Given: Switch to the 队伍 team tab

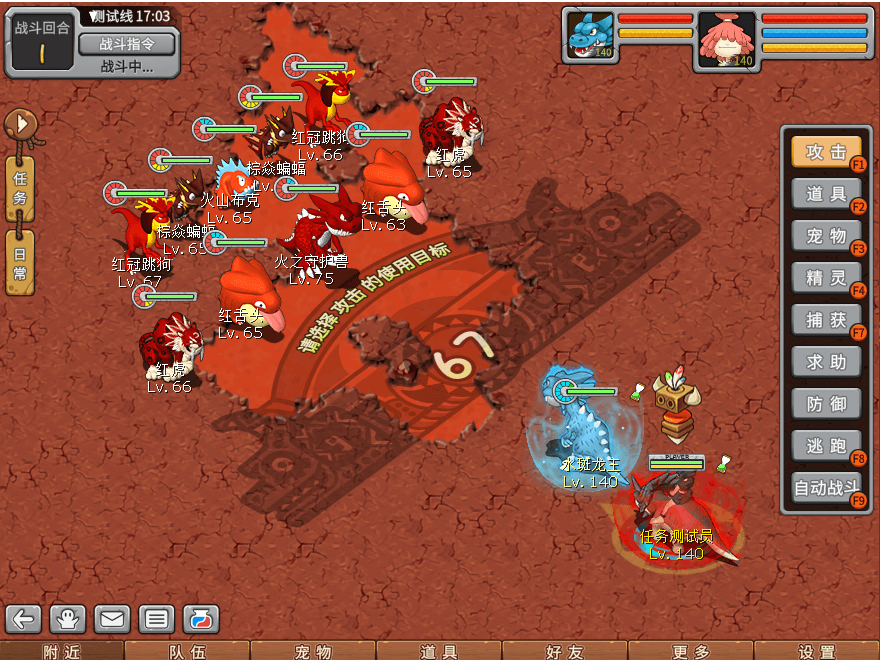Looking at the screenshot, I should pos(187,652).
